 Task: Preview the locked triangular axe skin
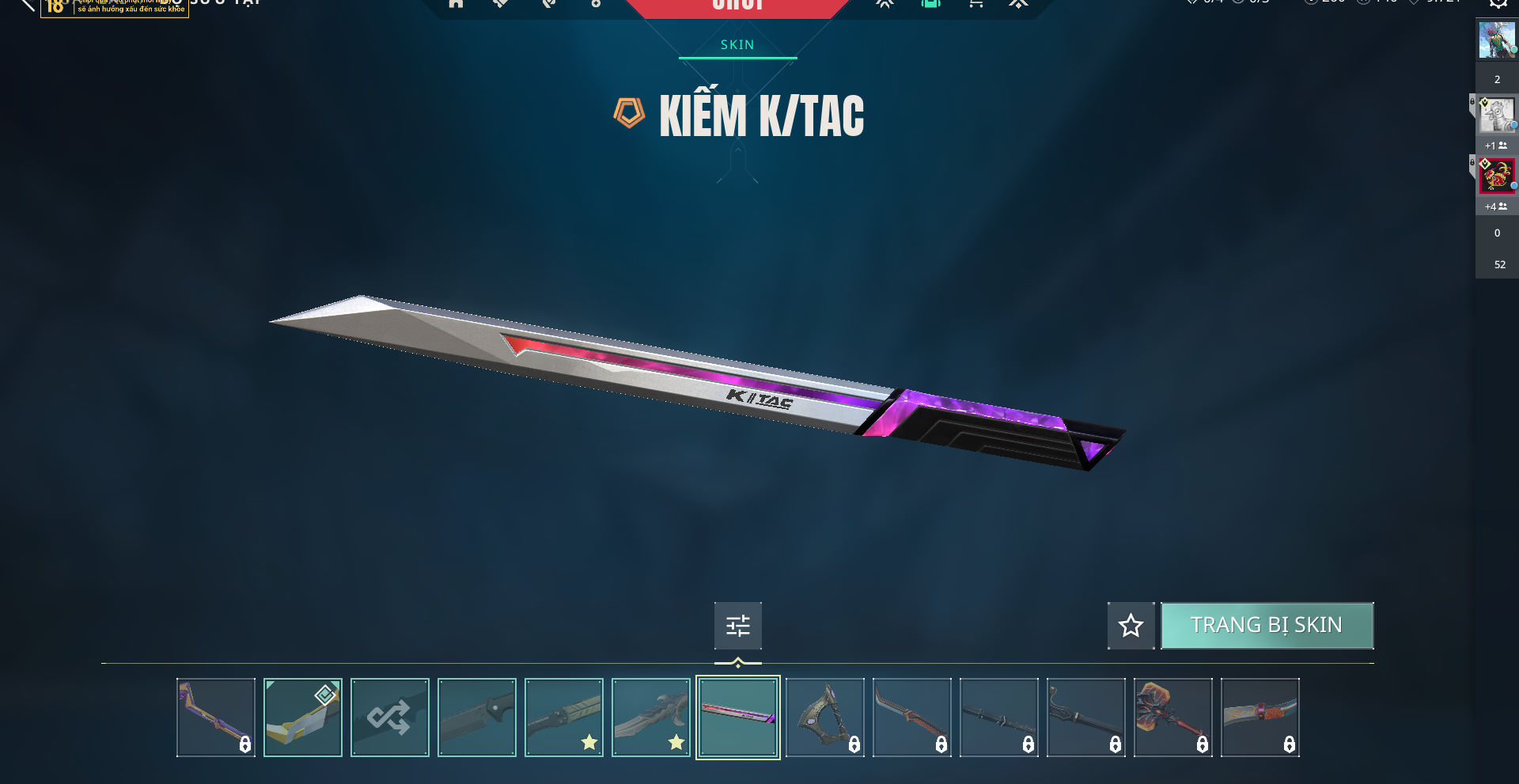coord(825,718)
